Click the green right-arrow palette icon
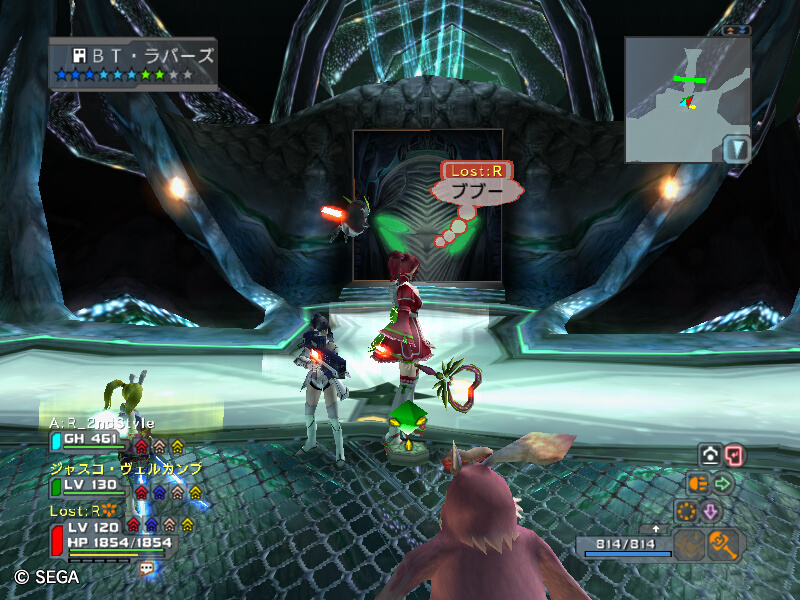Viewport: 800px width, 600px height. pyautogui.click(x=723, y=483)
